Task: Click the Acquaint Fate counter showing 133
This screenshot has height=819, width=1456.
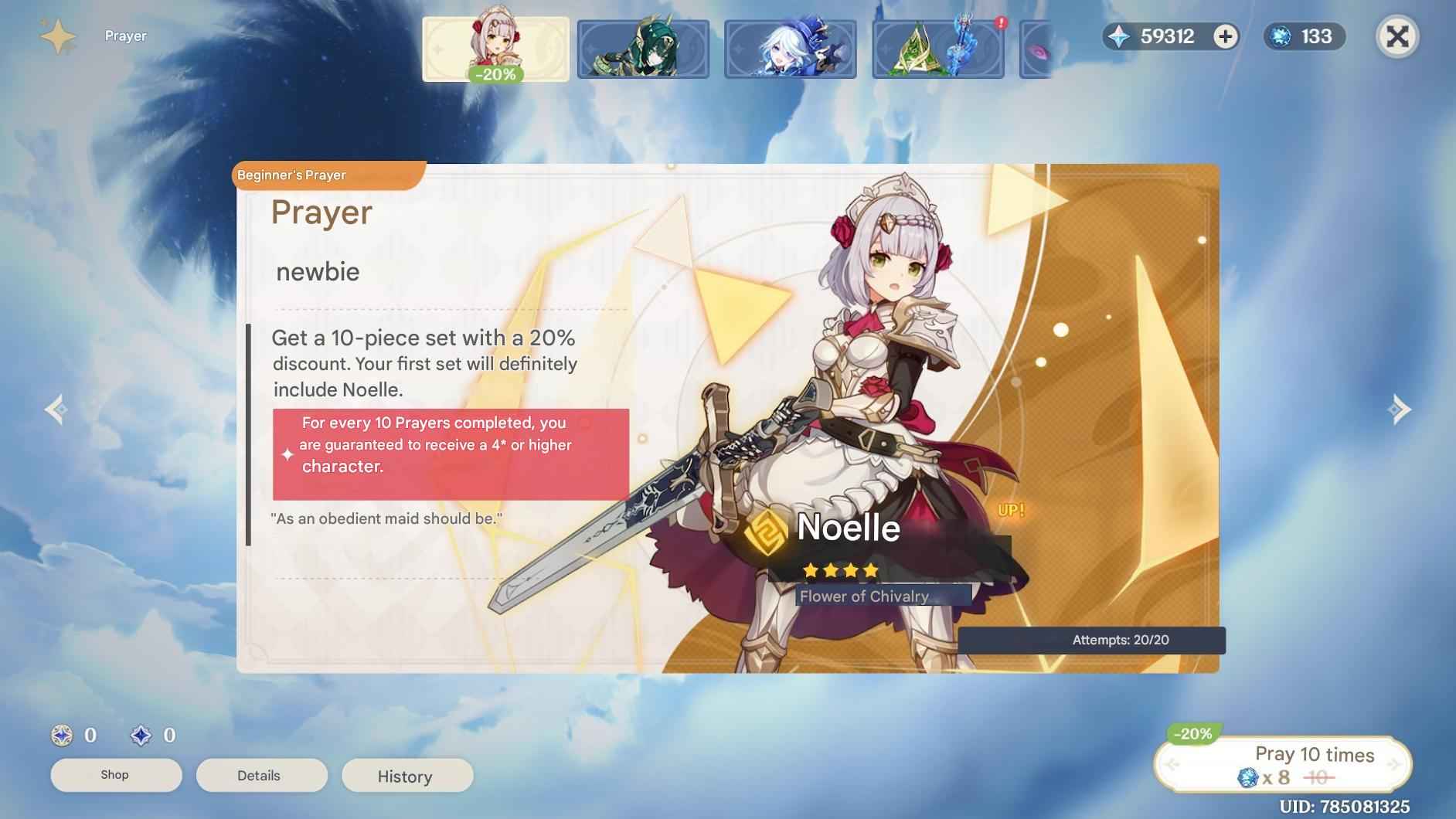Action: (x=1306, y=36)
